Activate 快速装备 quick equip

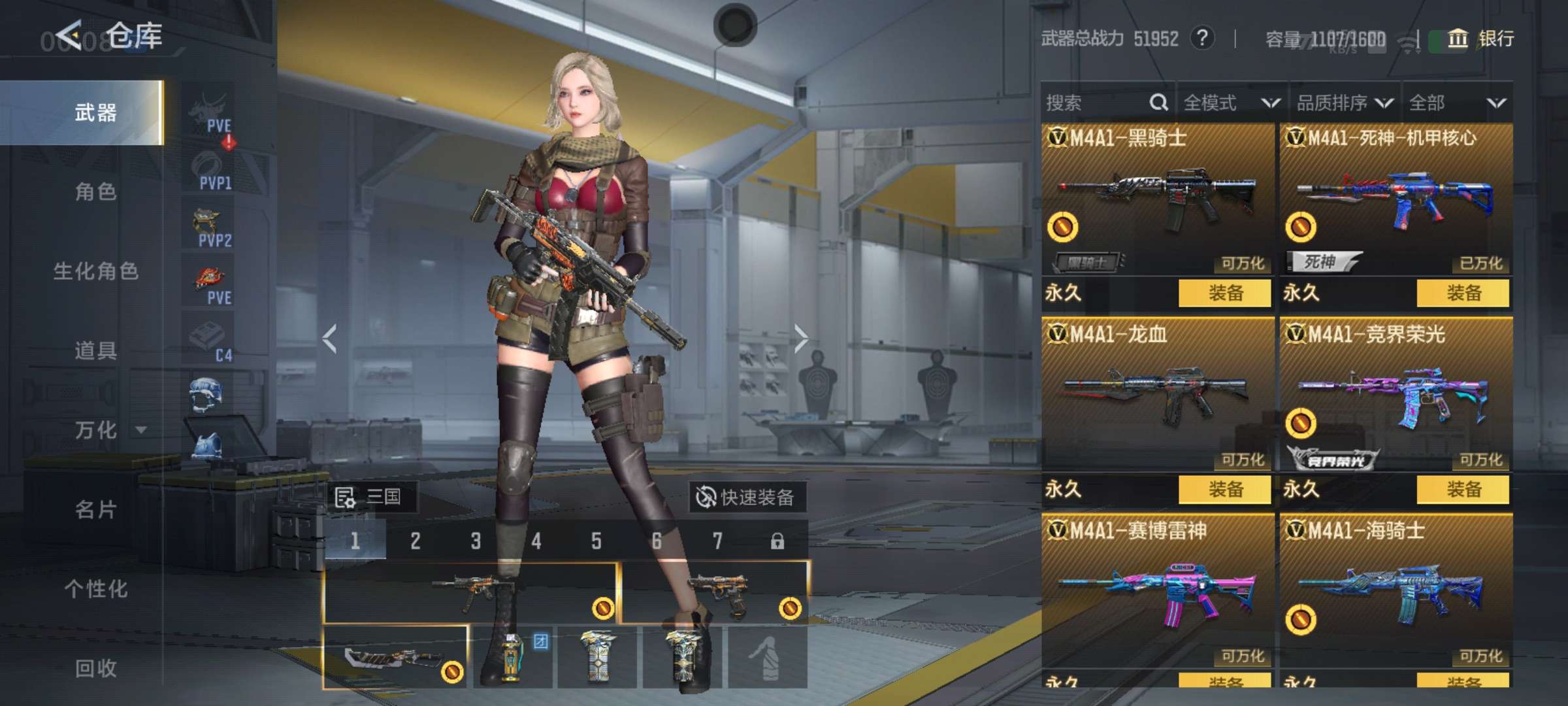(x=747, y=497)
